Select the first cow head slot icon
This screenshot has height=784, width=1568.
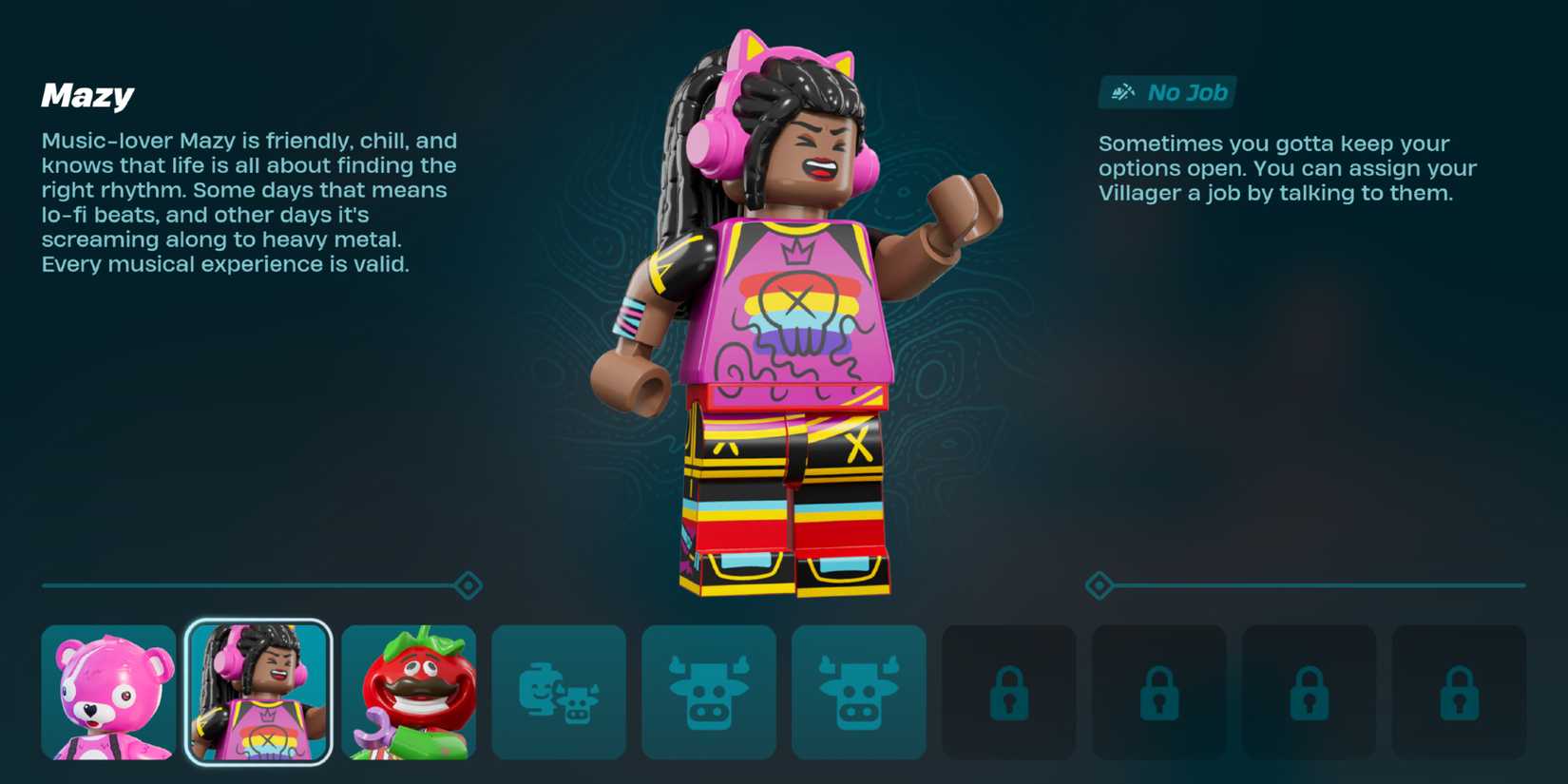tap(709, 692)
